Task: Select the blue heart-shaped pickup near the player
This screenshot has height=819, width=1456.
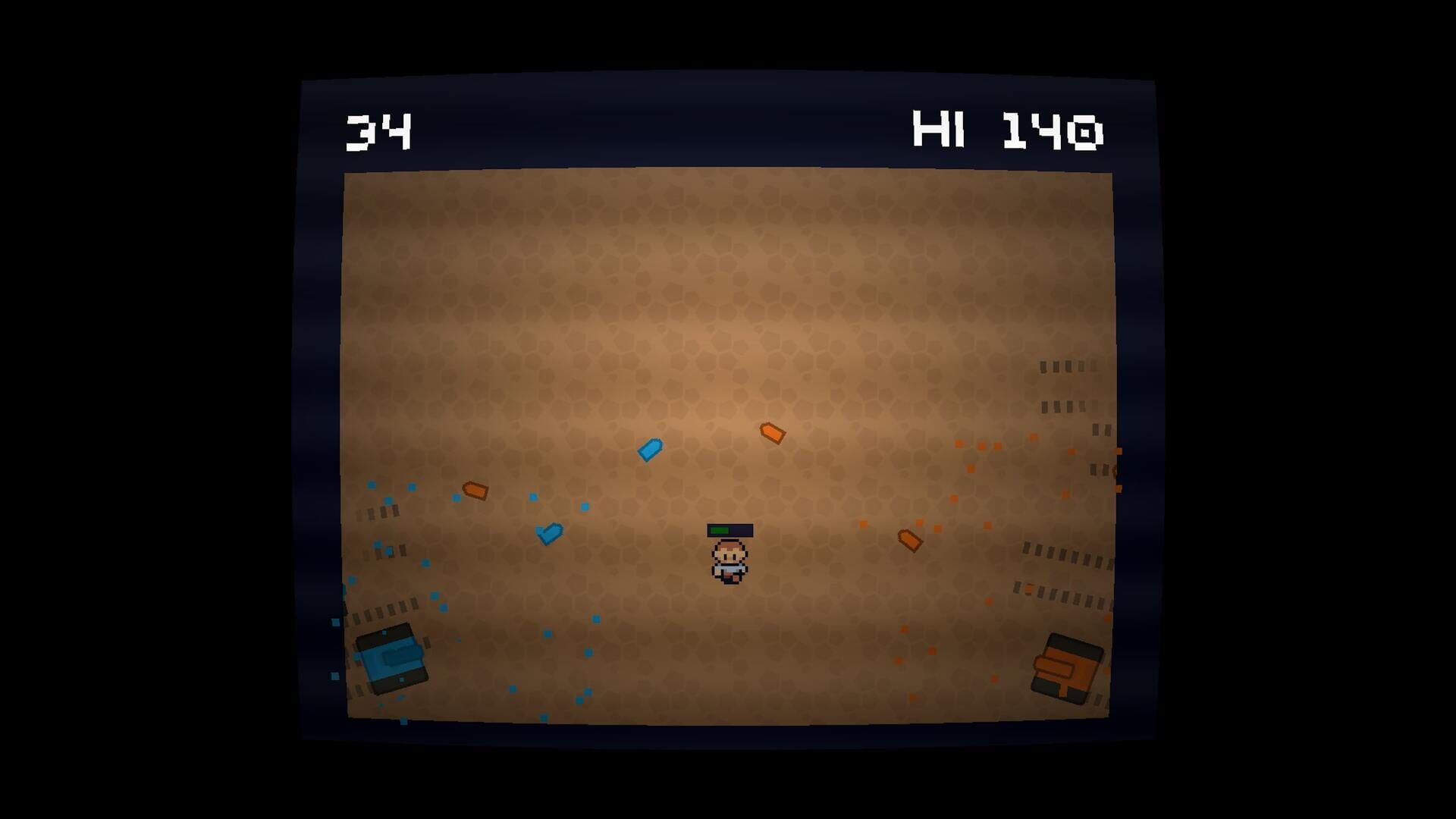Action: tap(551, 533)
